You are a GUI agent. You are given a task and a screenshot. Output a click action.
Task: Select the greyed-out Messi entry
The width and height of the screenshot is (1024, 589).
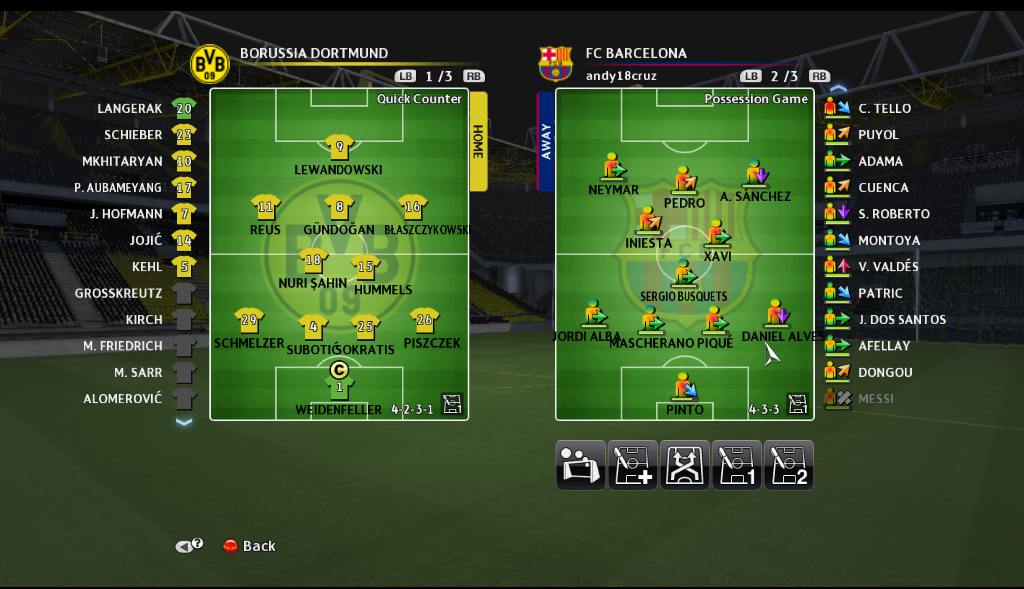875,399
